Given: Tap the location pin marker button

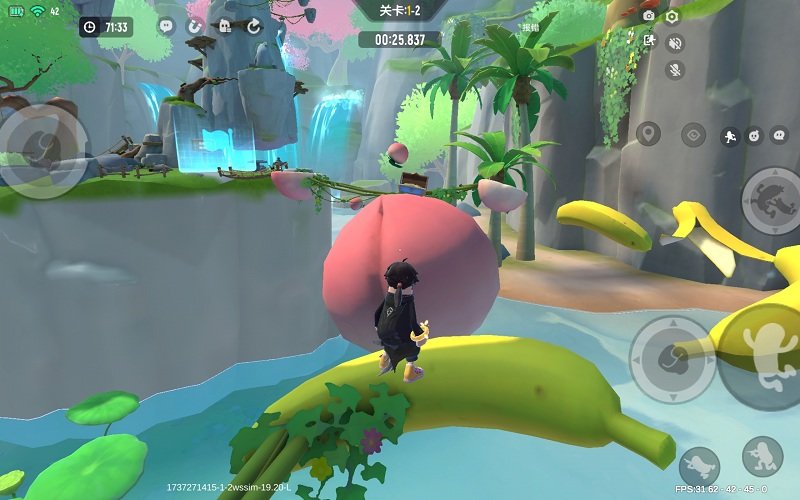Looking at the screenshot, I should 649,134.
